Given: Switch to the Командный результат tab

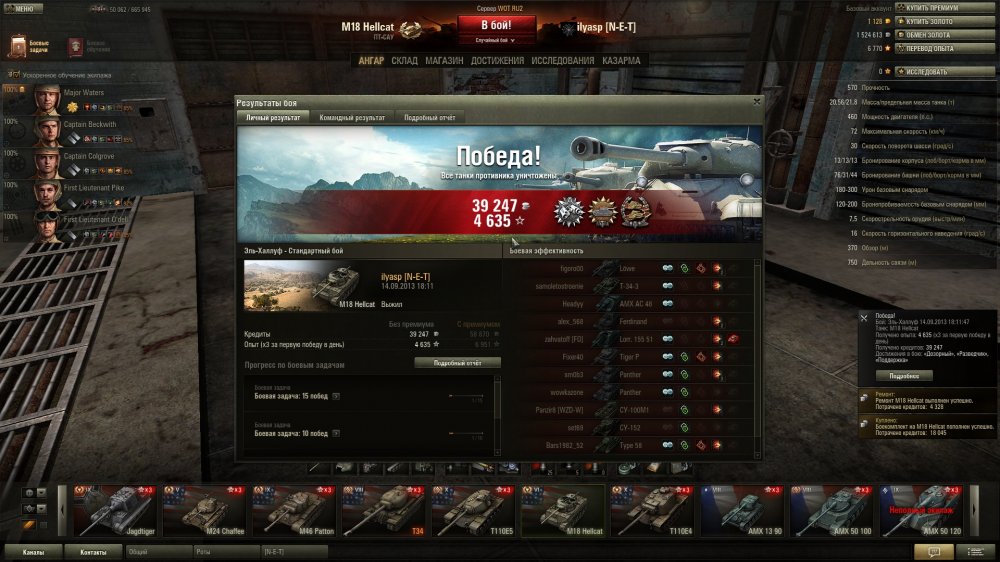Looking at the screenshot, I should [350, 117].
